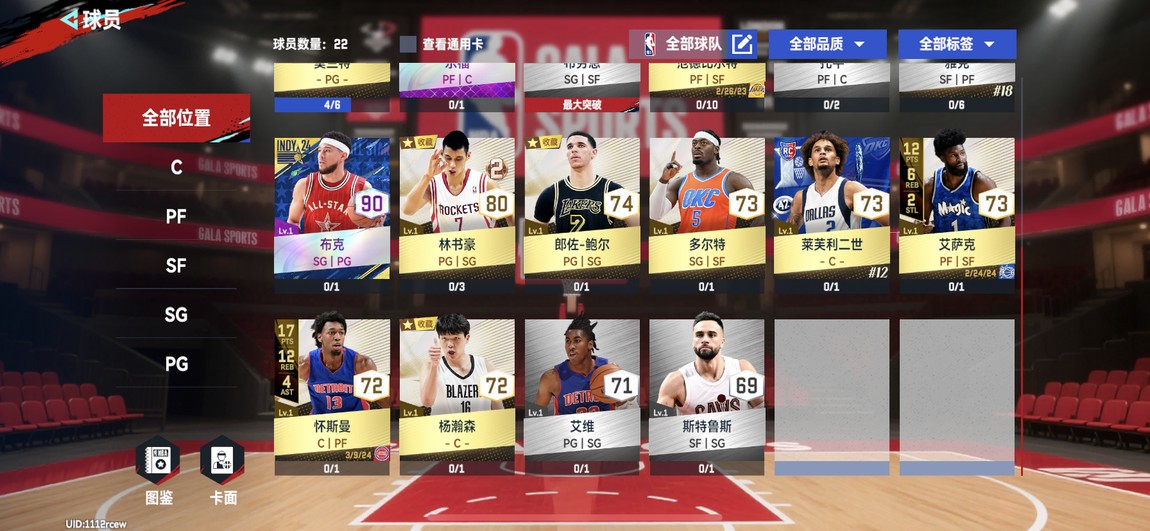Open the 全部球队 team filter
This screenshot has height=531, width=1150.
(x=693, y=44)
